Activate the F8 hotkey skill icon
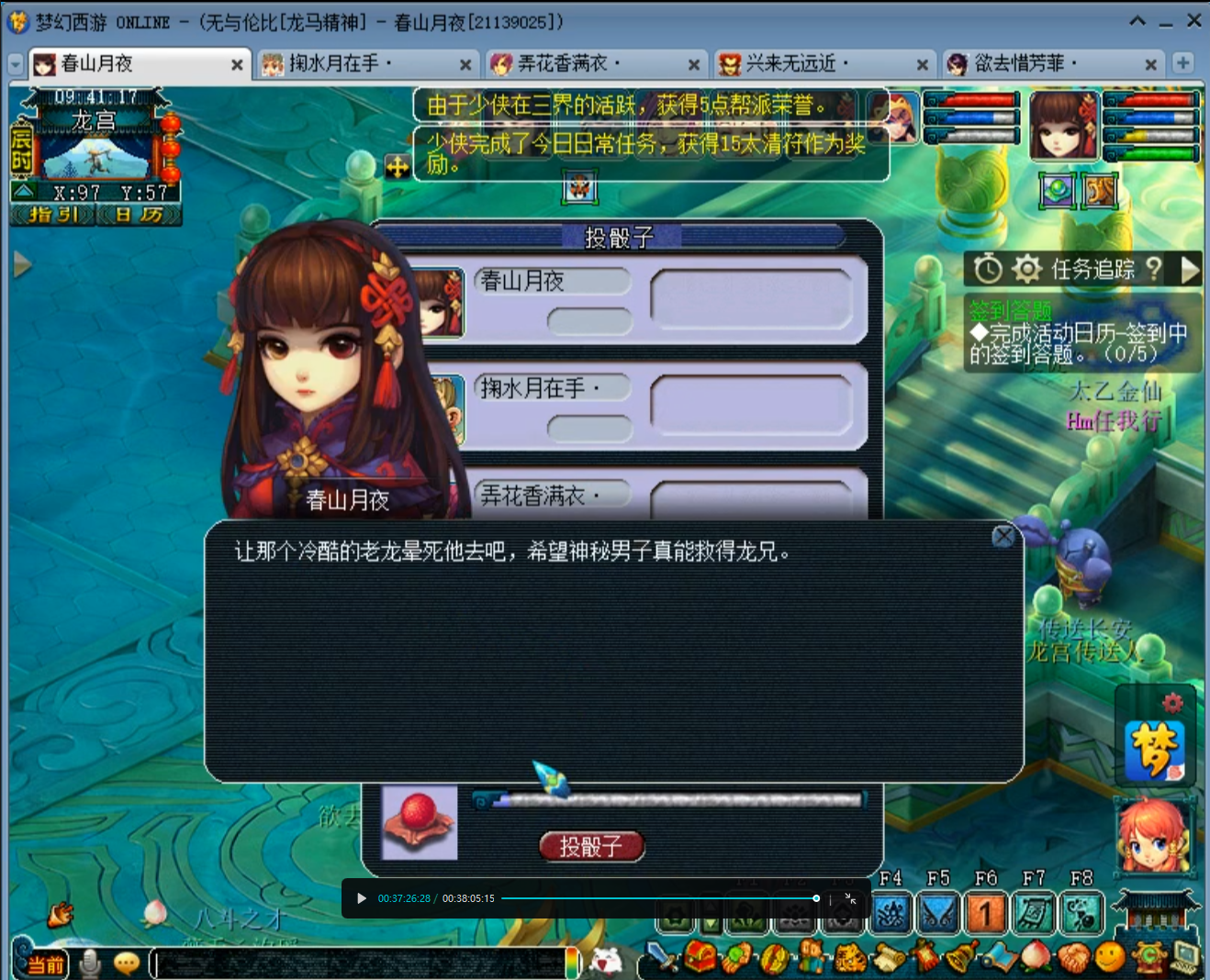Image resolution: width=1210 pixels, height=980 pixels. (1081, 914)
